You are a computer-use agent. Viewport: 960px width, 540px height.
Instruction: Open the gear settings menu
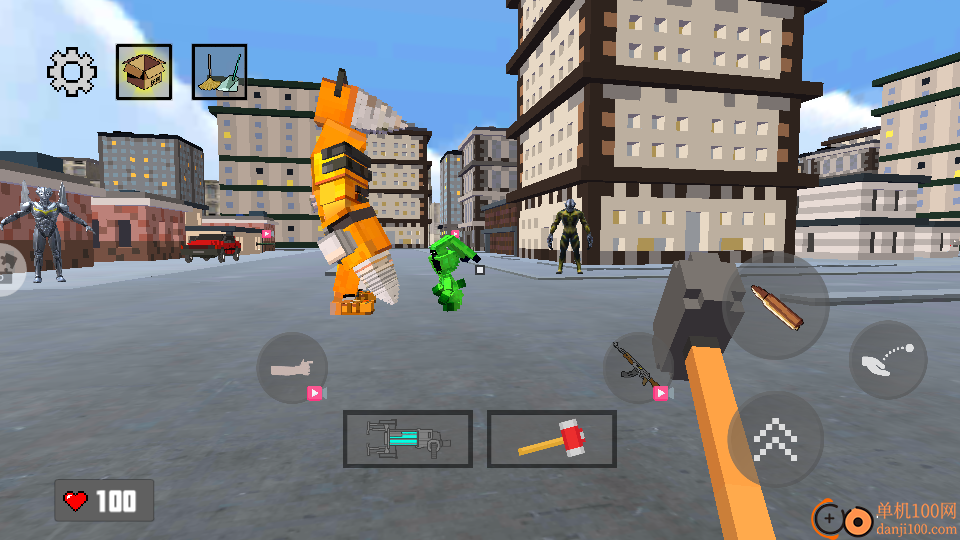point(72,71)
